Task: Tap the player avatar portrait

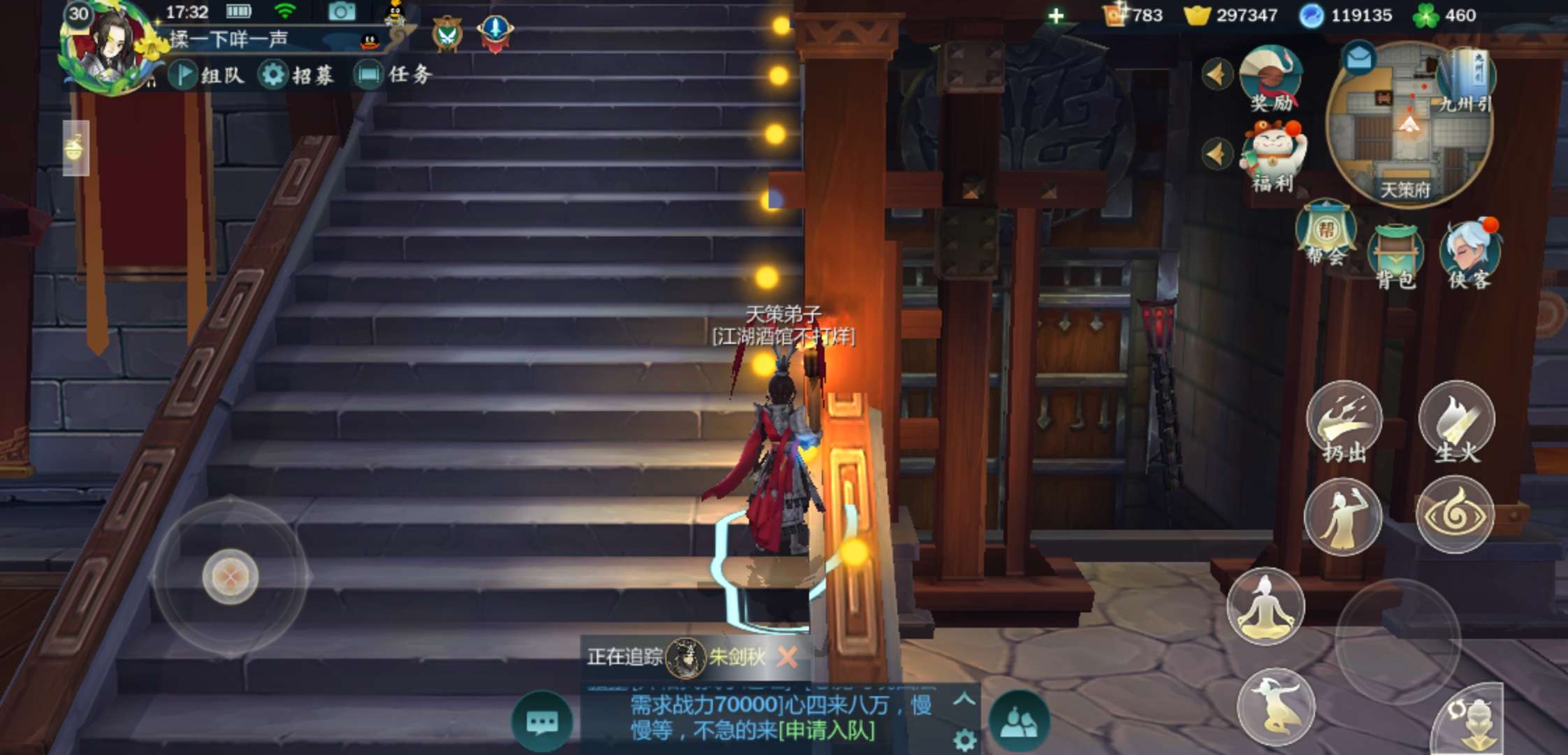Action: click(110, 47)
